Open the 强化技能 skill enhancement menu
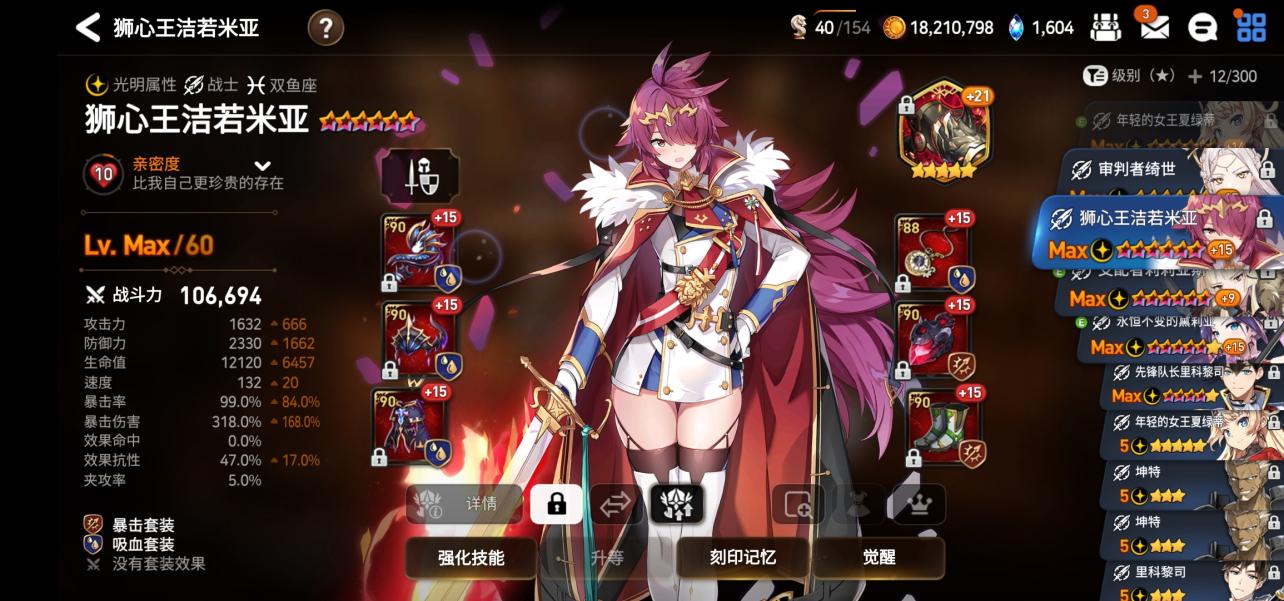 coord(471,558)
